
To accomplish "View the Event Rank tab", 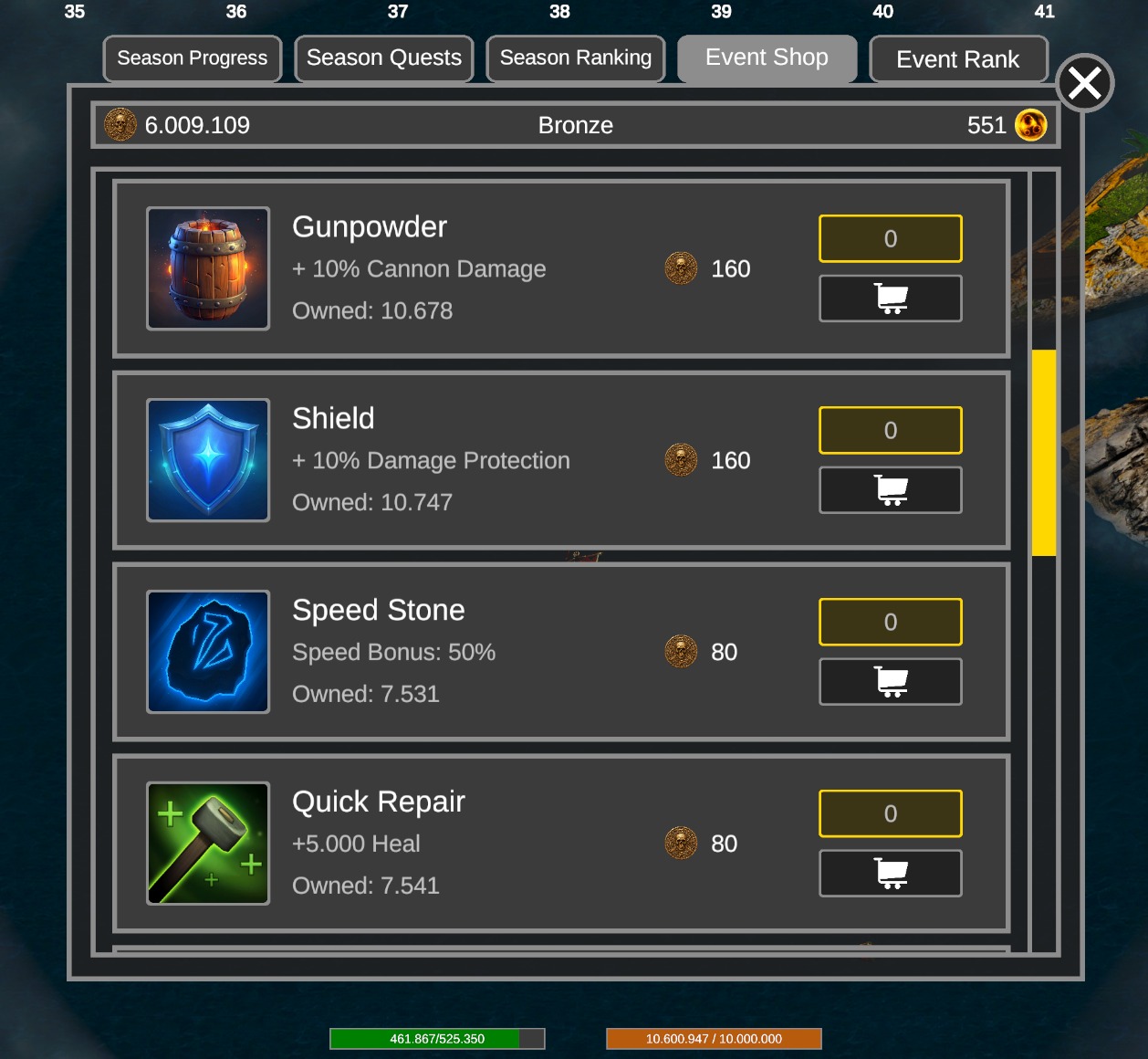I will tap(958, 59).
